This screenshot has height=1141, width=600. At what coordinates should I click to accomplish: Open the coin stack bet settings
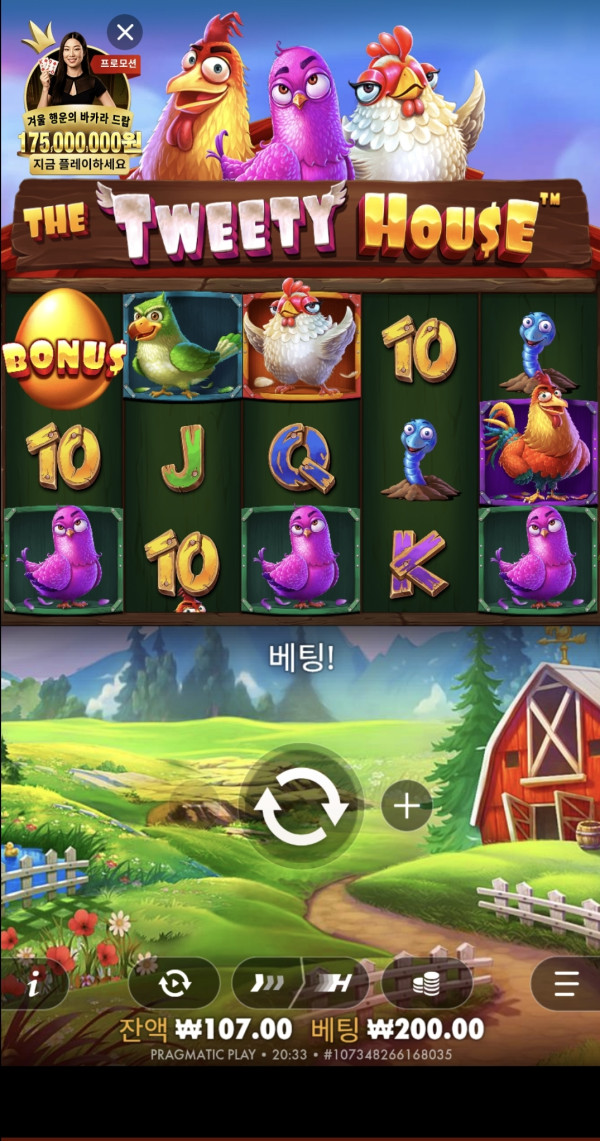427,984
